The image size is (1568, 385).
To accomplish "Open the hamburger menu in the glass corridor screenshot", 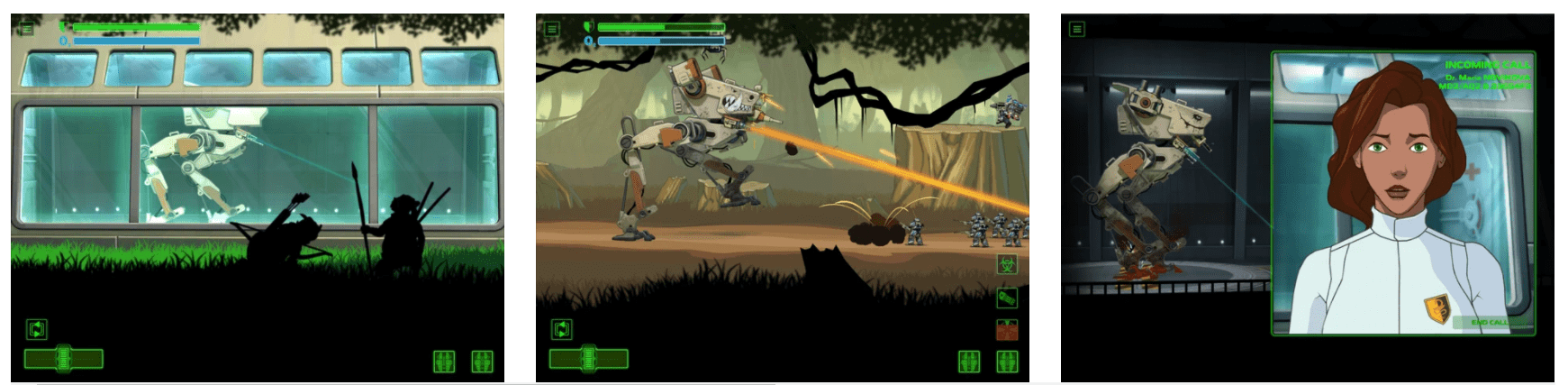I will click(27, 29).
